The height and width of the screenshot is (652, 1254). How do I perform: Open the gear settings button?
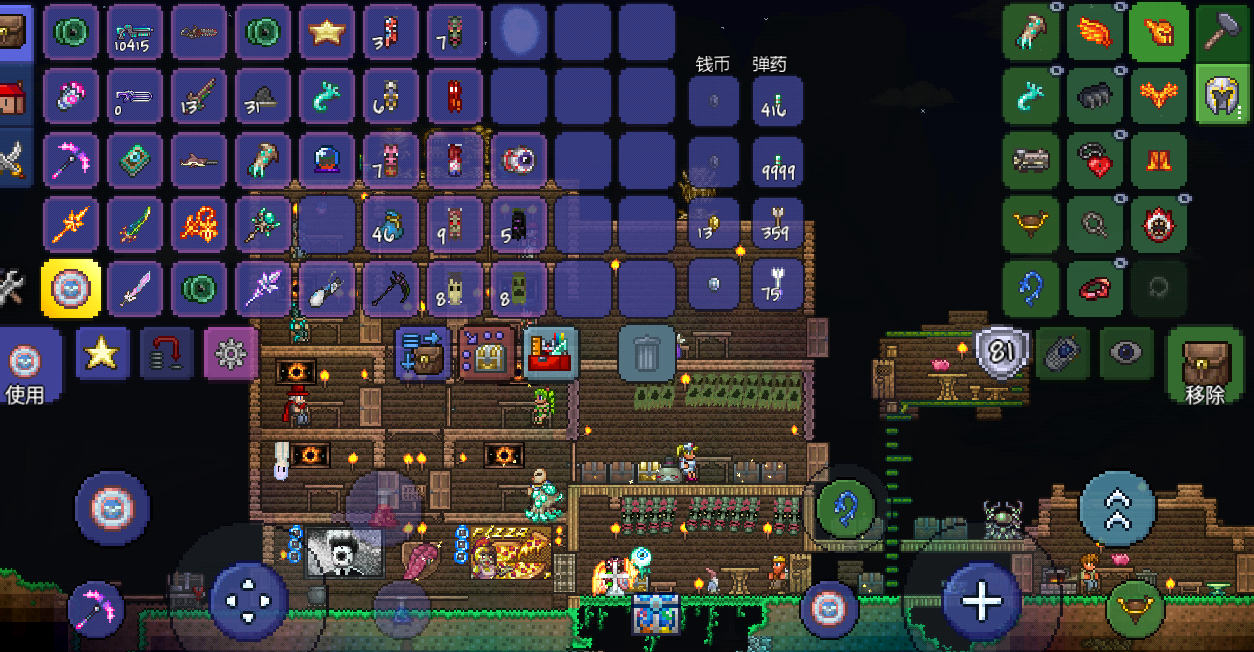[x=231, y=353]
